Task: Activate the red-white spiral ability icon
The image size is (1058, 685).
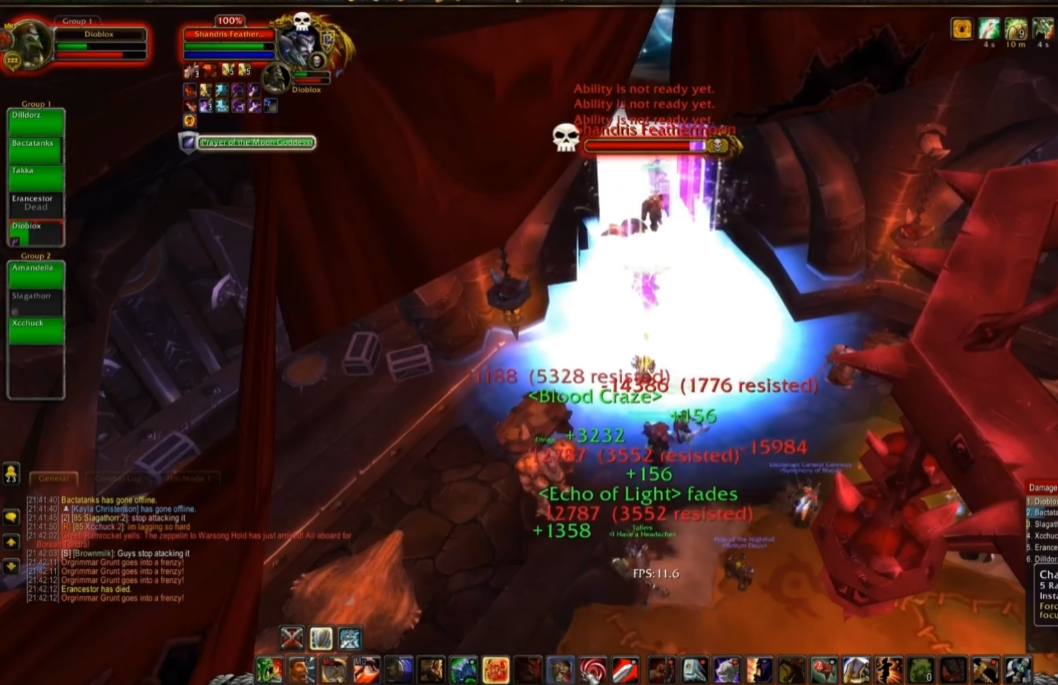Action: pos(594,670)
